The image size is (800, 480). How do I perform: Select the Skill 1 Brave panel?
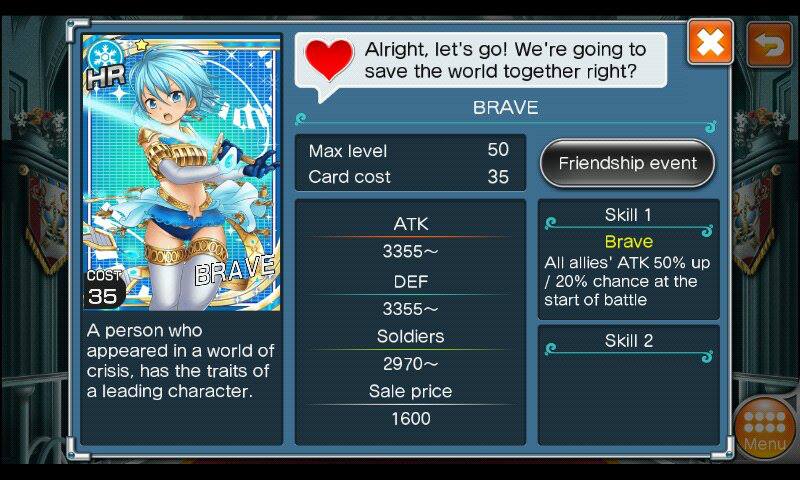628,259
